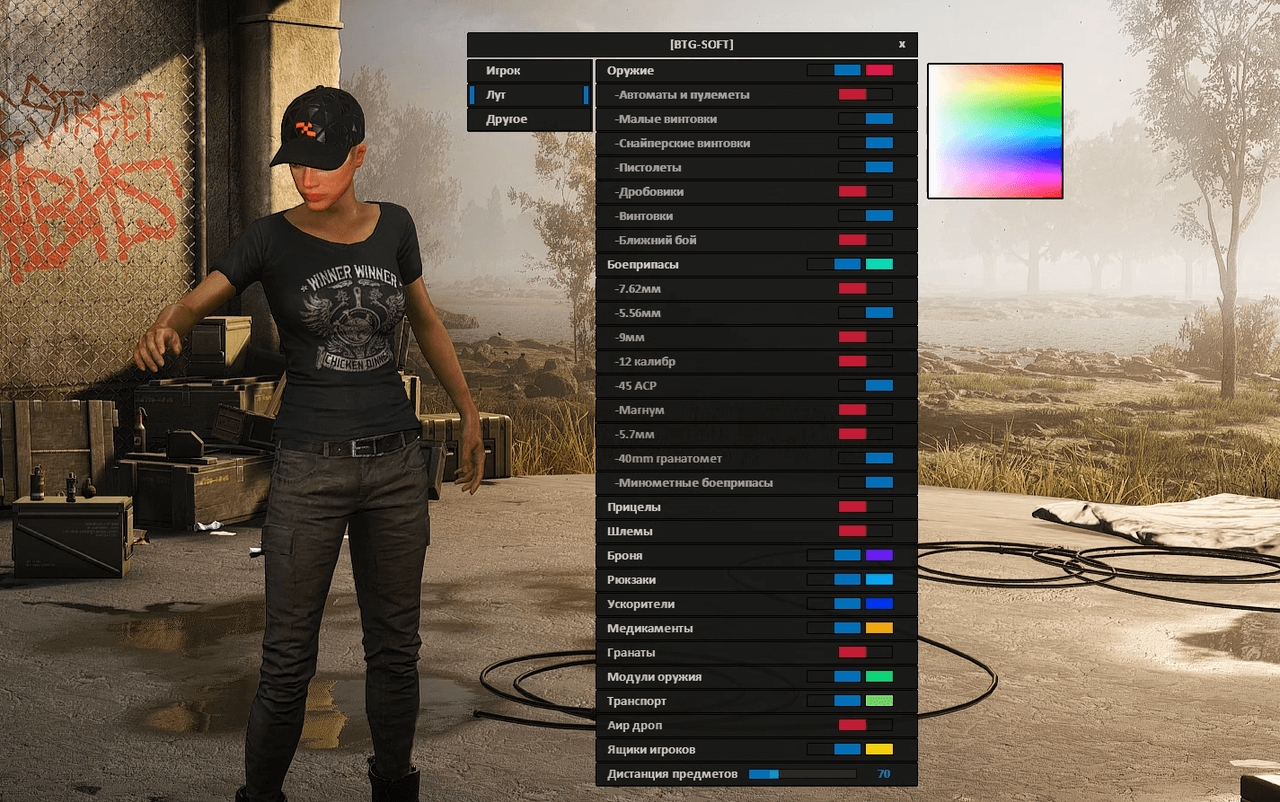
Task: Switch to the Игрок tab
Action: point(529,70)
